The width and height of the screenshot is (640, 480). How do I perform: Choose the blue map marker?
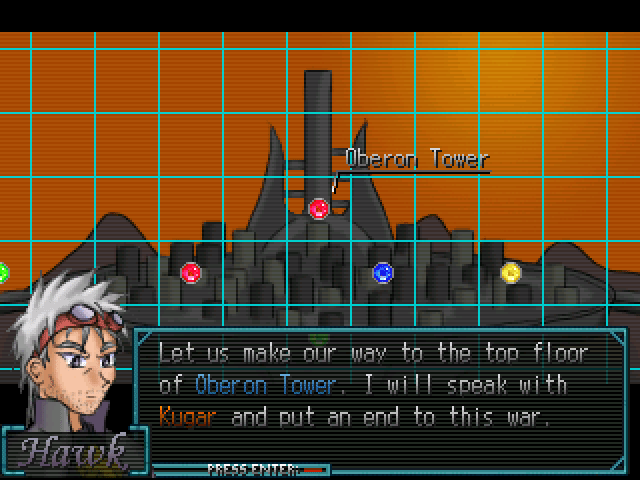[383, 272]
